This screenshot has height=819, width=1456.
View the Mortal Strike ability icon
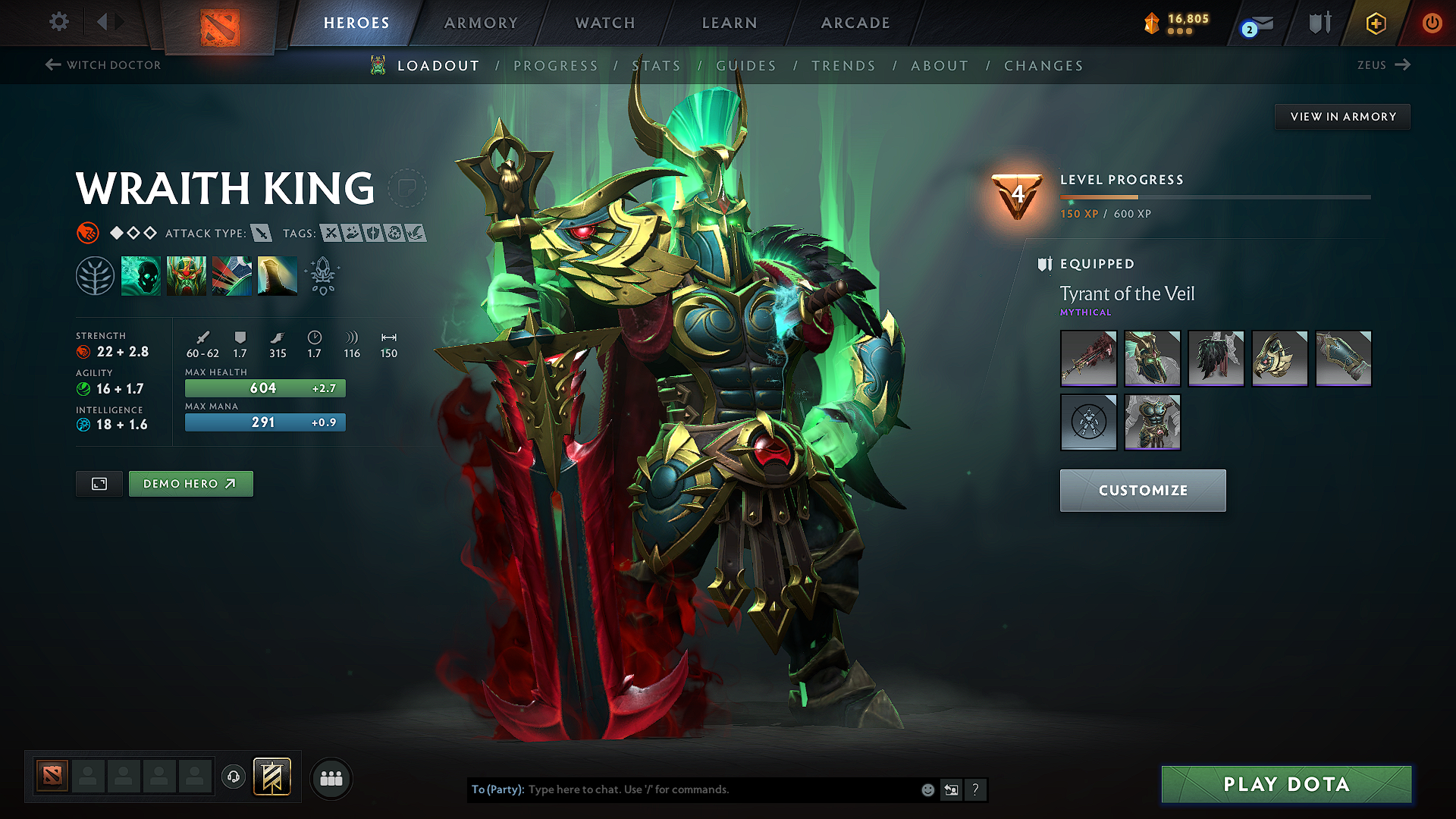coord(232,275)
